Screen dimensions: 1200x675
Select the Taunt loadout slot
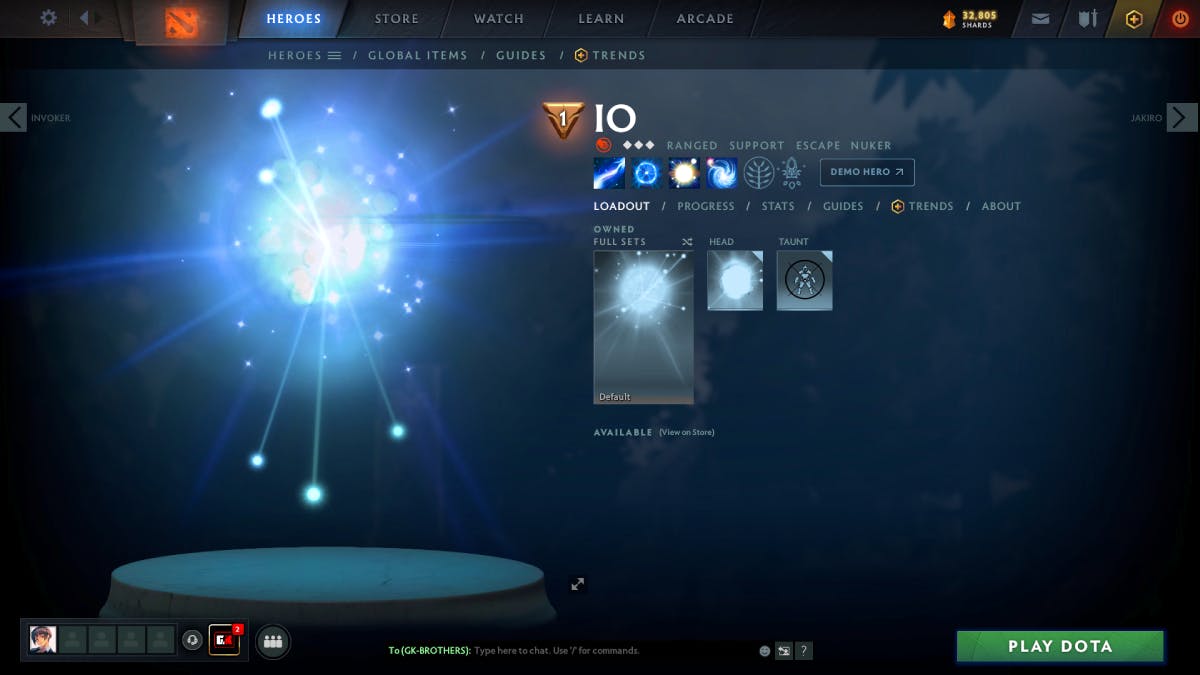click(804, 280)
